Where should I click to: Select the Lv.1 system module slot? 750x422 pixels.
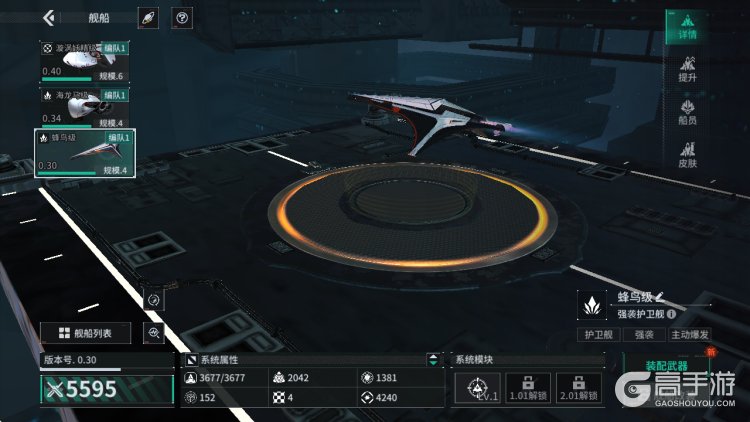(477, 387)
